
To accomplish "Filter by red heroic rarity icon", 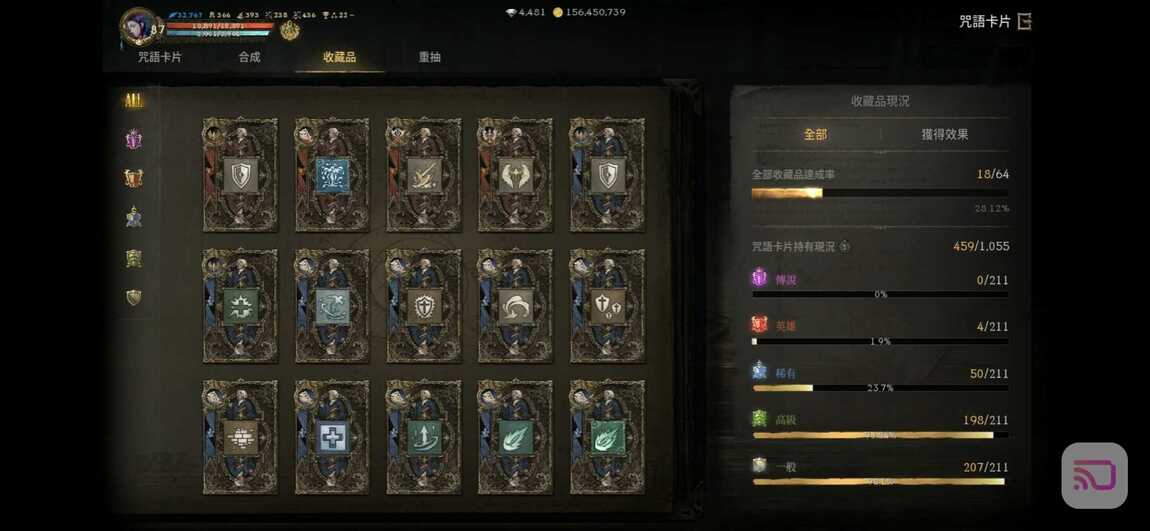I will [134, 178].
